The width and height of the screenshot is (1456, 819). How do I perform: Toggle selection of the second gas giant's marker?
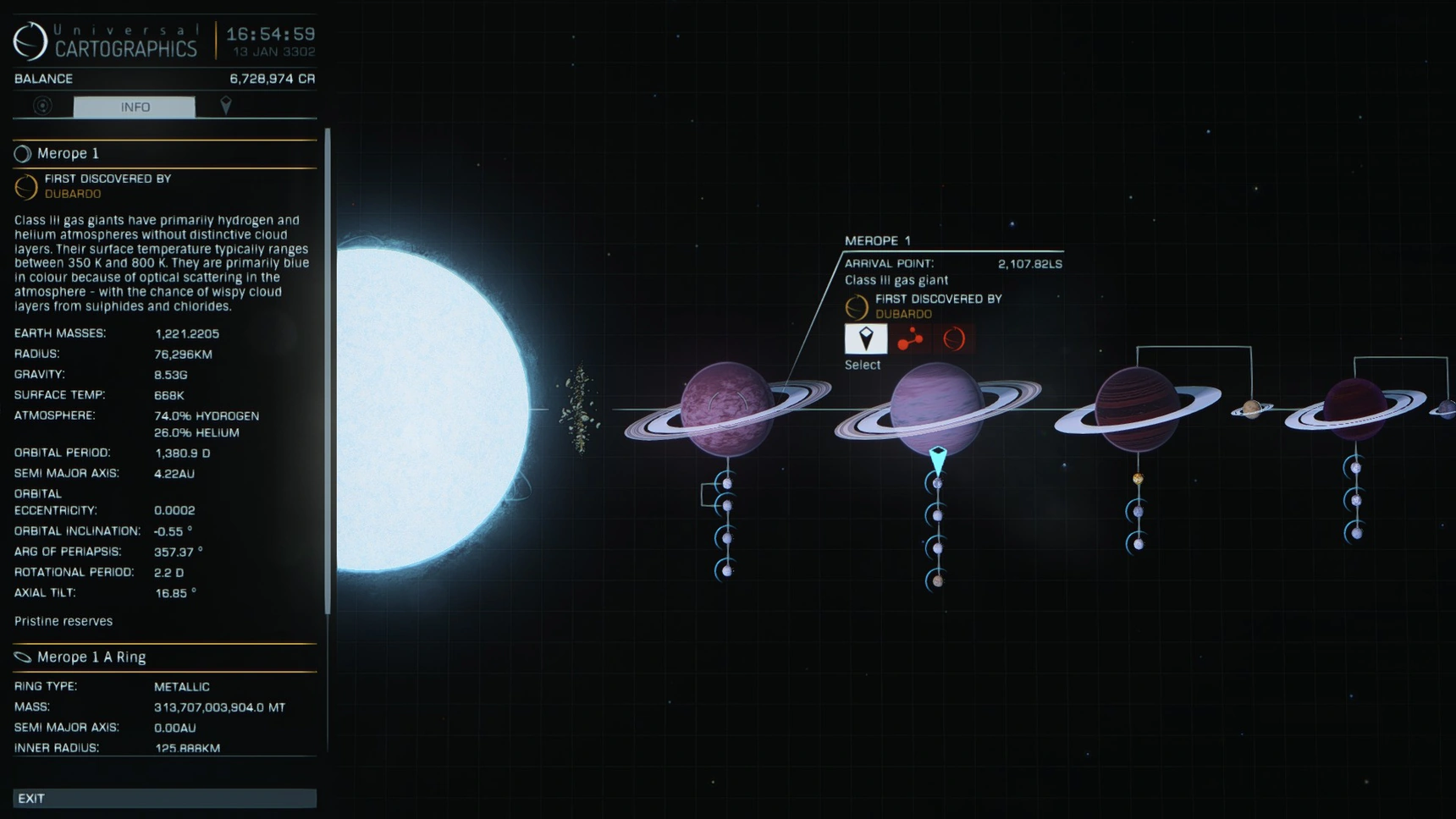(x=936, y=454)
